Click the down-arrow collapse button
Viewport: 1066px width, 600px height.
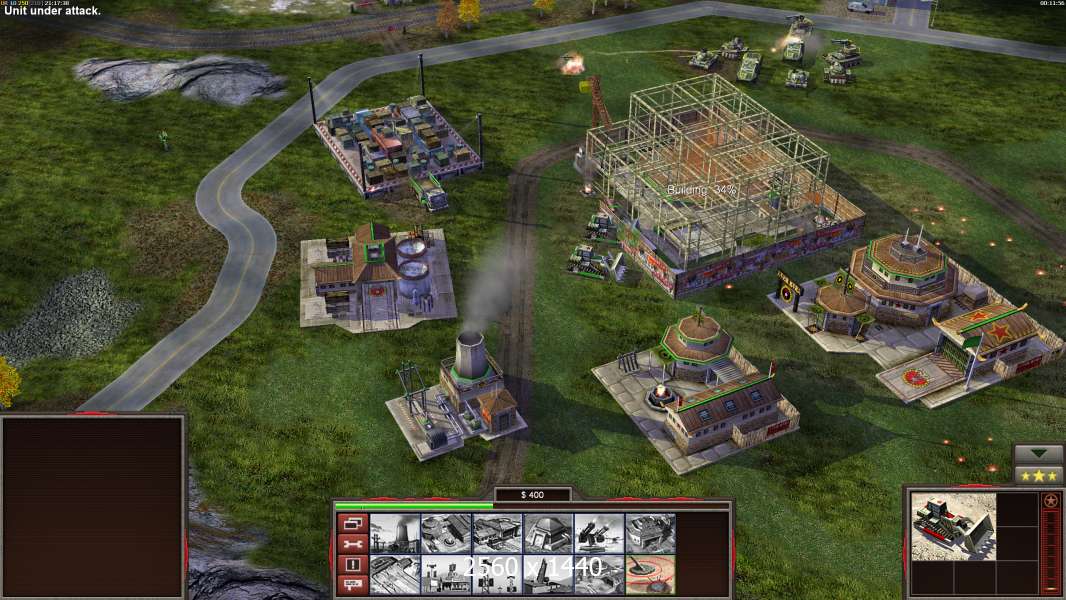[x=1038, y=454]
